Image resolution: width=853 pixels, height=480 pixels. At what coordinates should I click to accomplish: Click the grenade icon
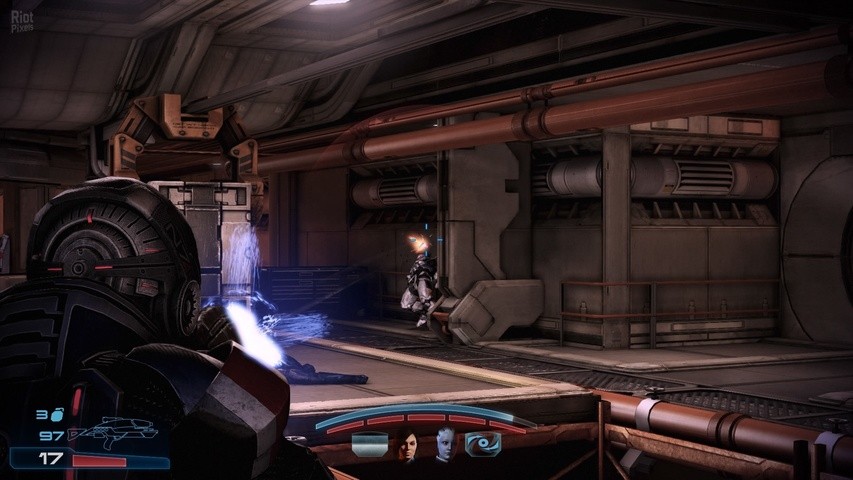pos(57,414)
